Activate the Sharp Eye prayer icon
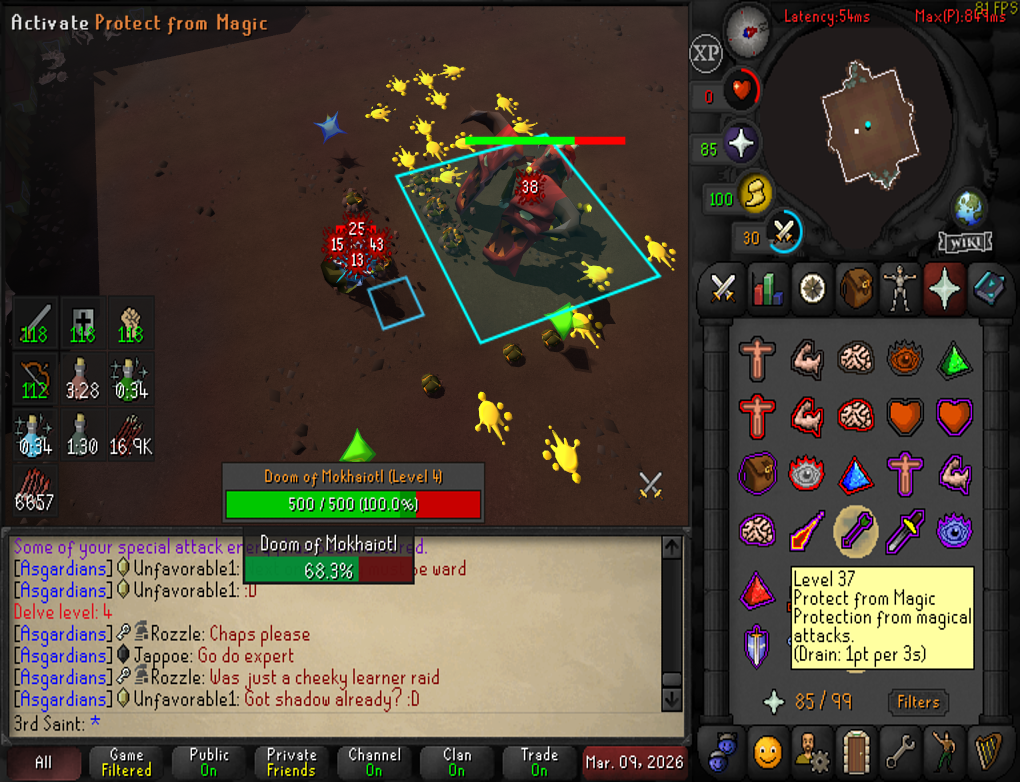The width and height of the screenshot is (1020, 782). click(x=904, y=358)
